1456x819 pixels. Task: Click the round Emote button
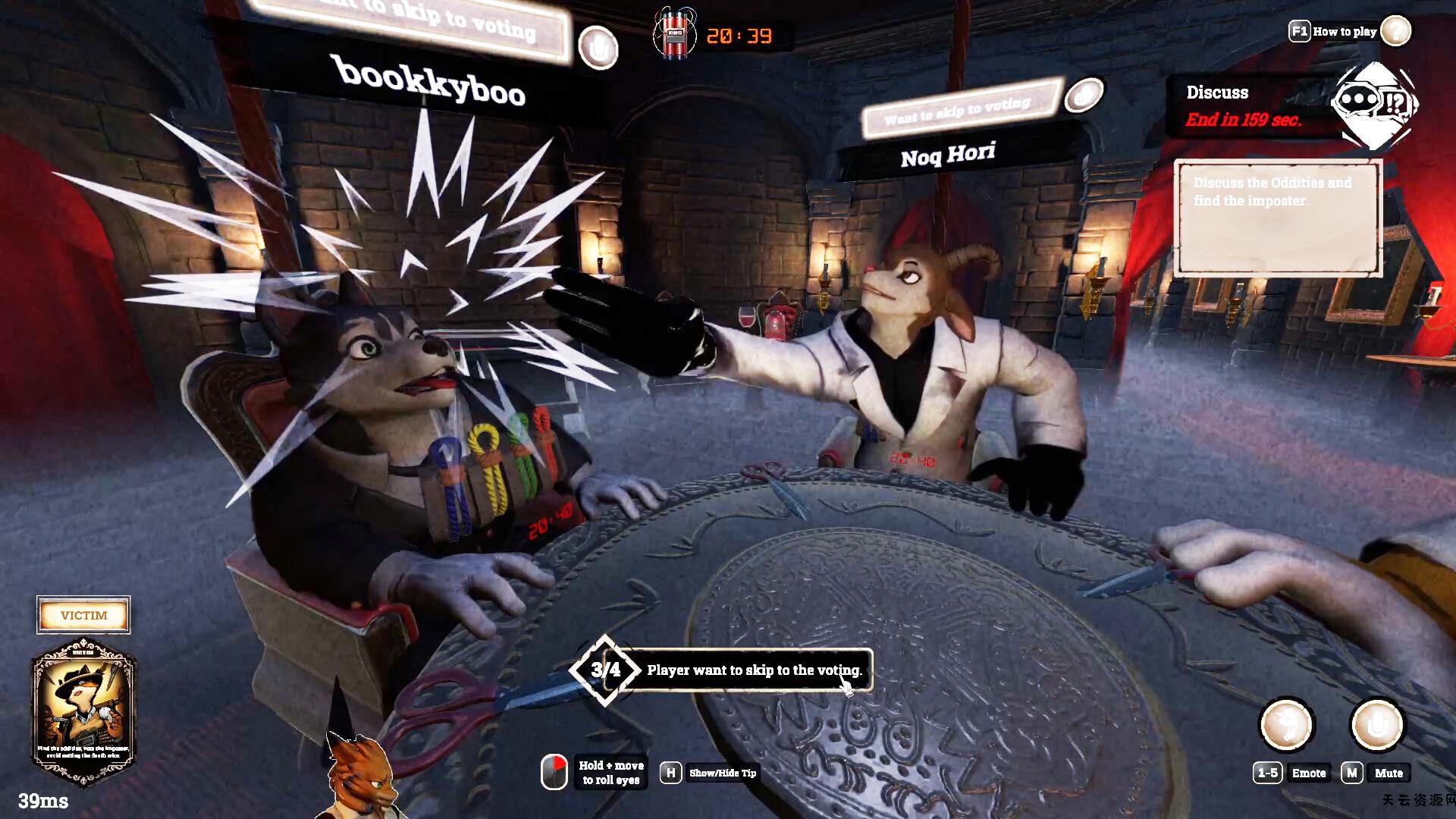click(1285, 724)
